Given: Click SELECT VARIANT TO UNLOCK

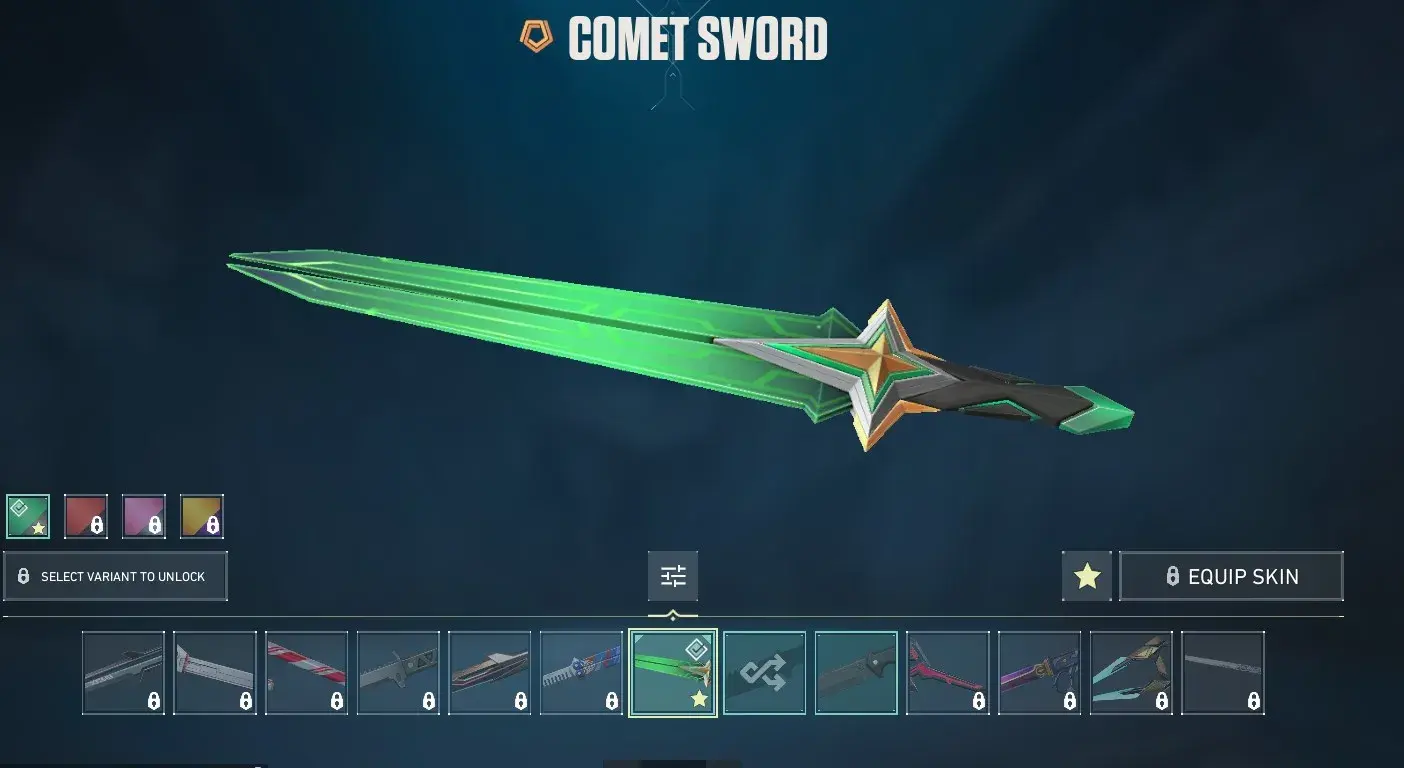Looking at the screenshot, I should 116,576.
